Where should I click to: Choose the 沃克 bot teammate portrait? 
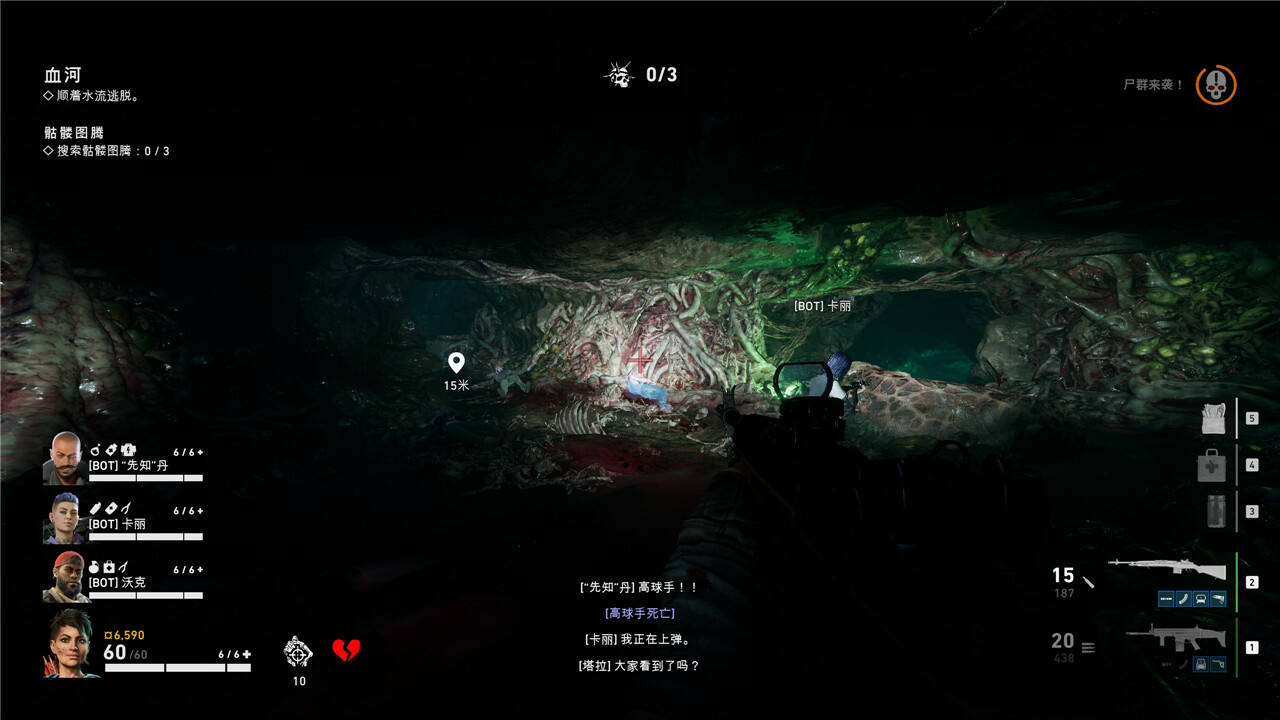[x=64, y=576]
